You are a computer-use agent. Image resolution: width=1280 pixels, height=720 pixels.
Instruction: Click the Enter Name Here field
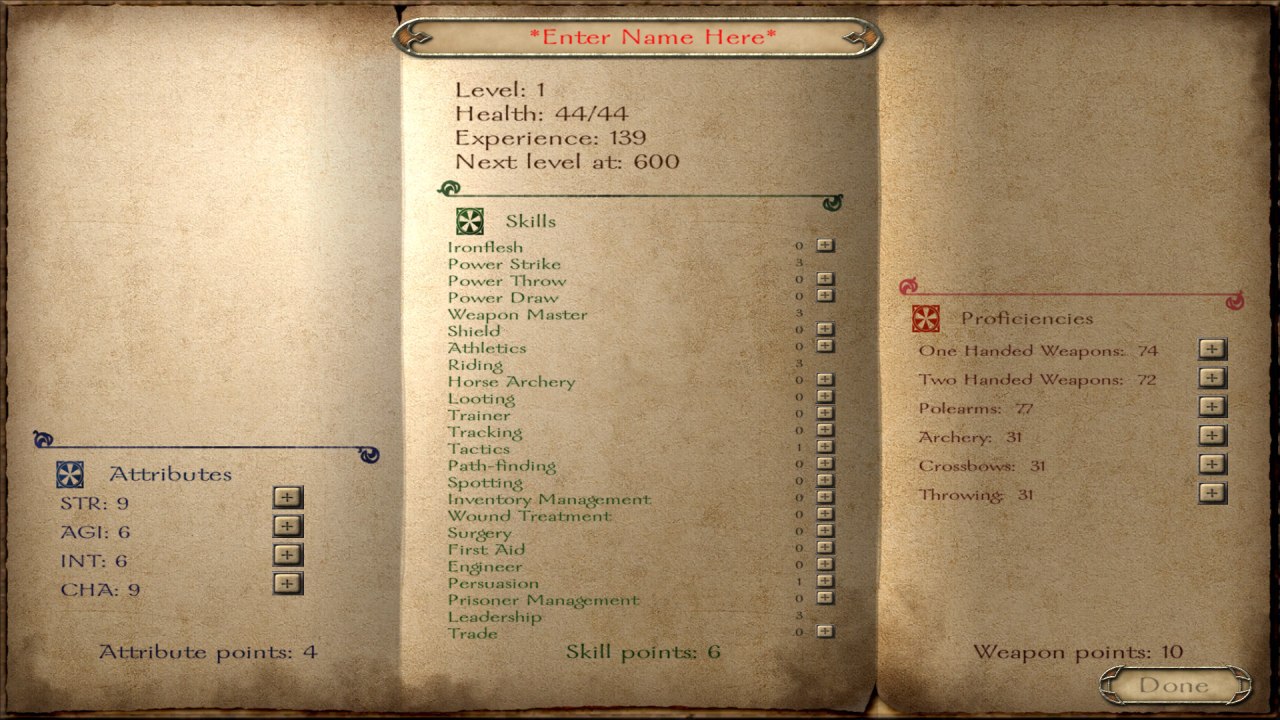point(651,38)
